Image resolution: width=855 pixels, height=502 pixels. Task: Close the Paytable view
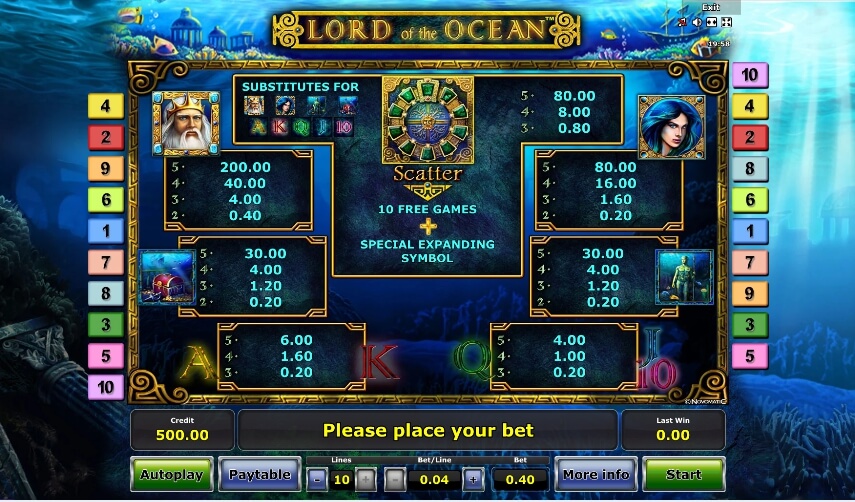pyautogui.click(x=260, y=474)
